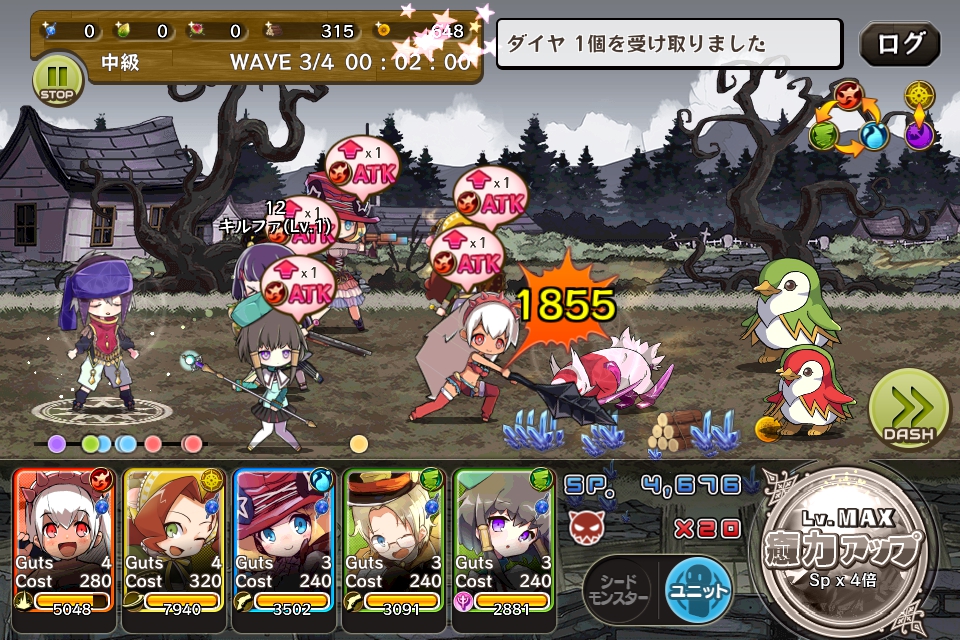Viewport: 960px width, 640px height.
Task: Summon the red-hat witch unit card
Action: tap(284, 540)
